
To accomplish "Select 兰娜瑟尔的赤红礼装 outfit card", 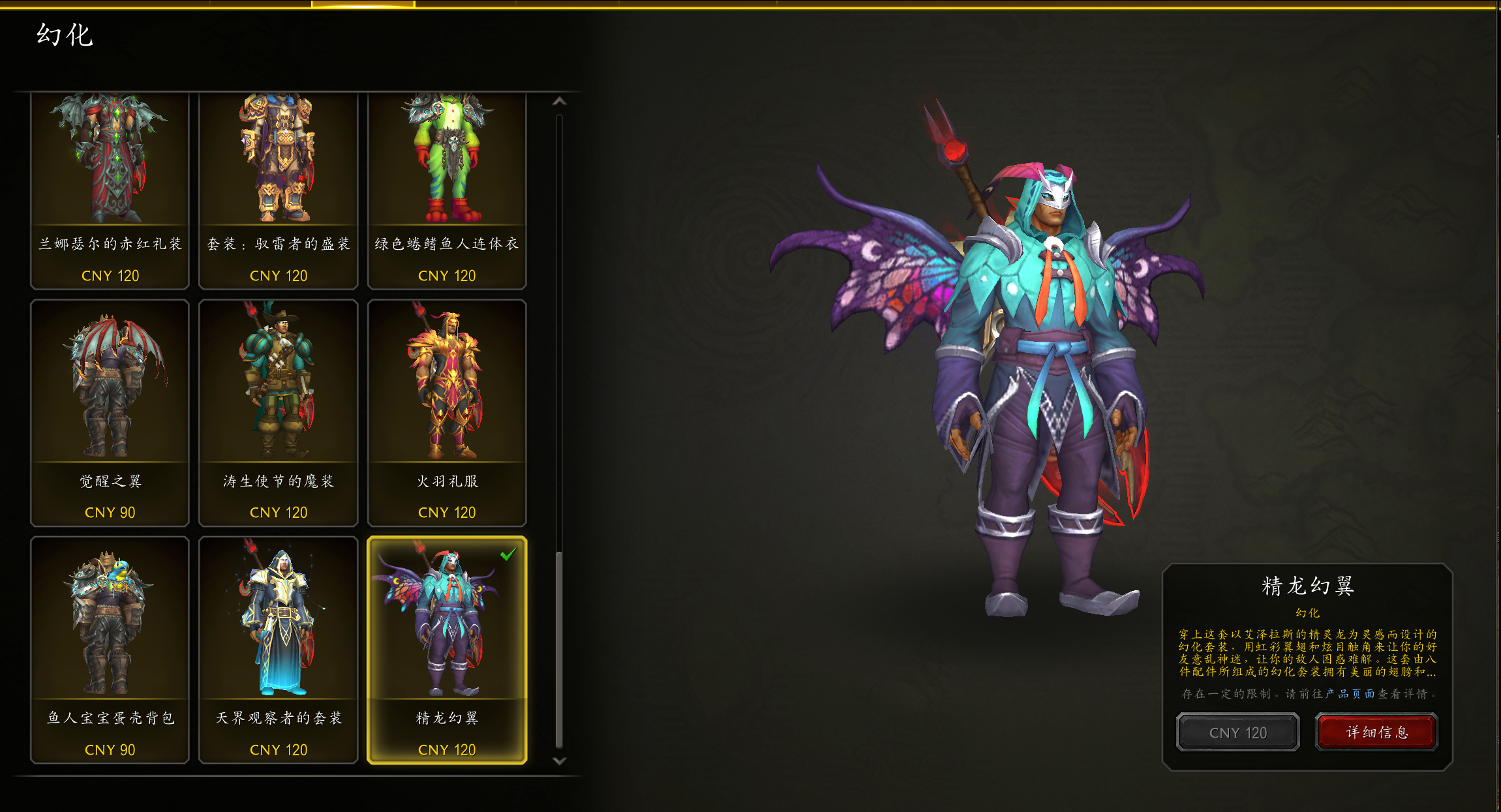I will (110, 190).
